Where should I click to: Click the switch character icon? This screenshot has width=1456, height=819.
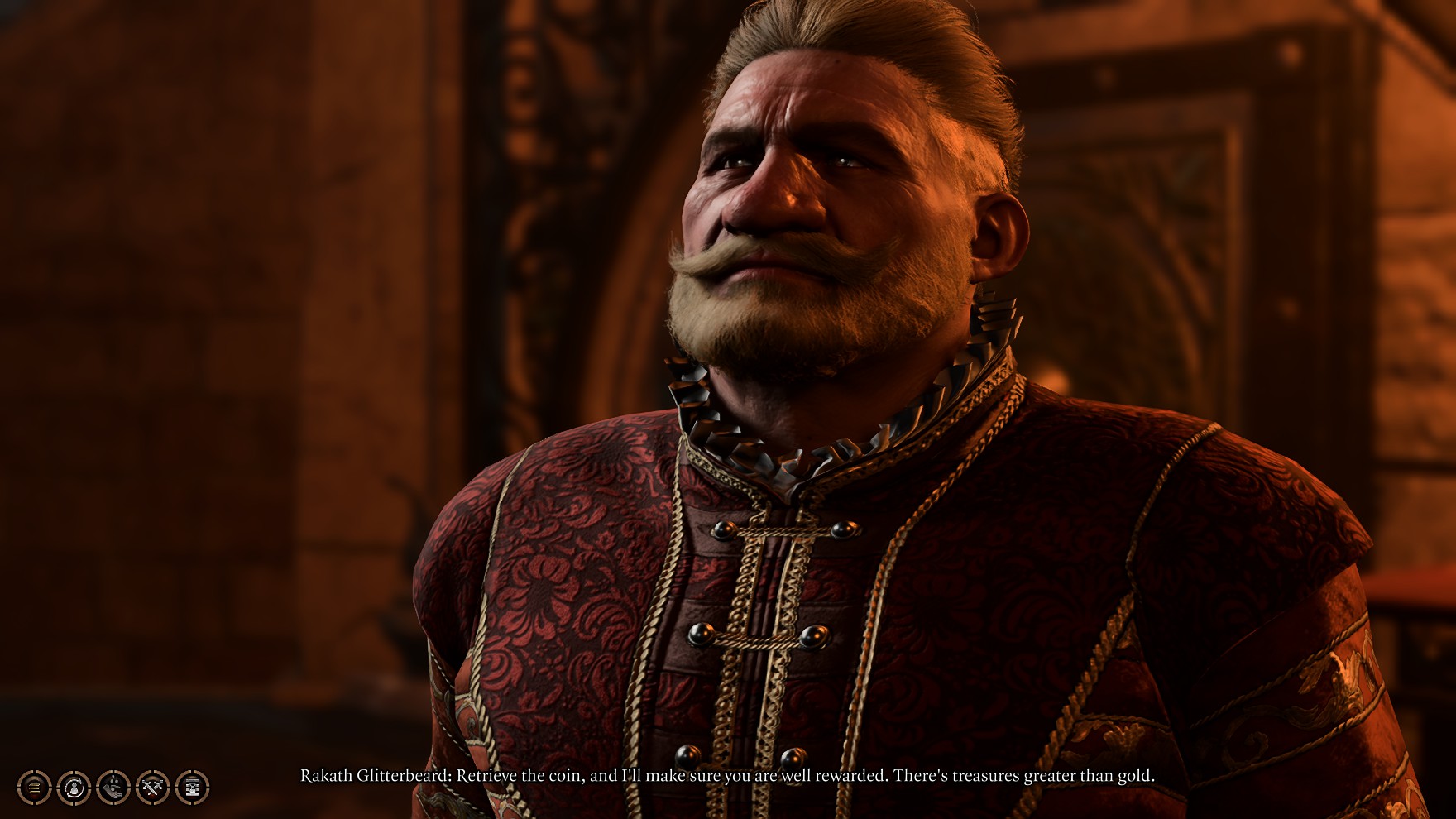click(x=74, y=787)
